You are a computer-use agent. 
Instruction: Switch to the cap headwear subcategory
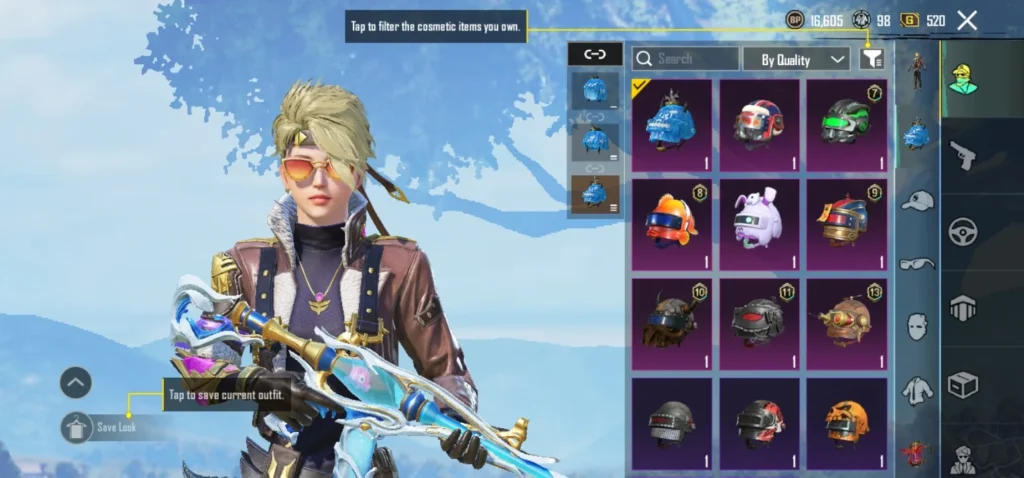coord(917,201)
